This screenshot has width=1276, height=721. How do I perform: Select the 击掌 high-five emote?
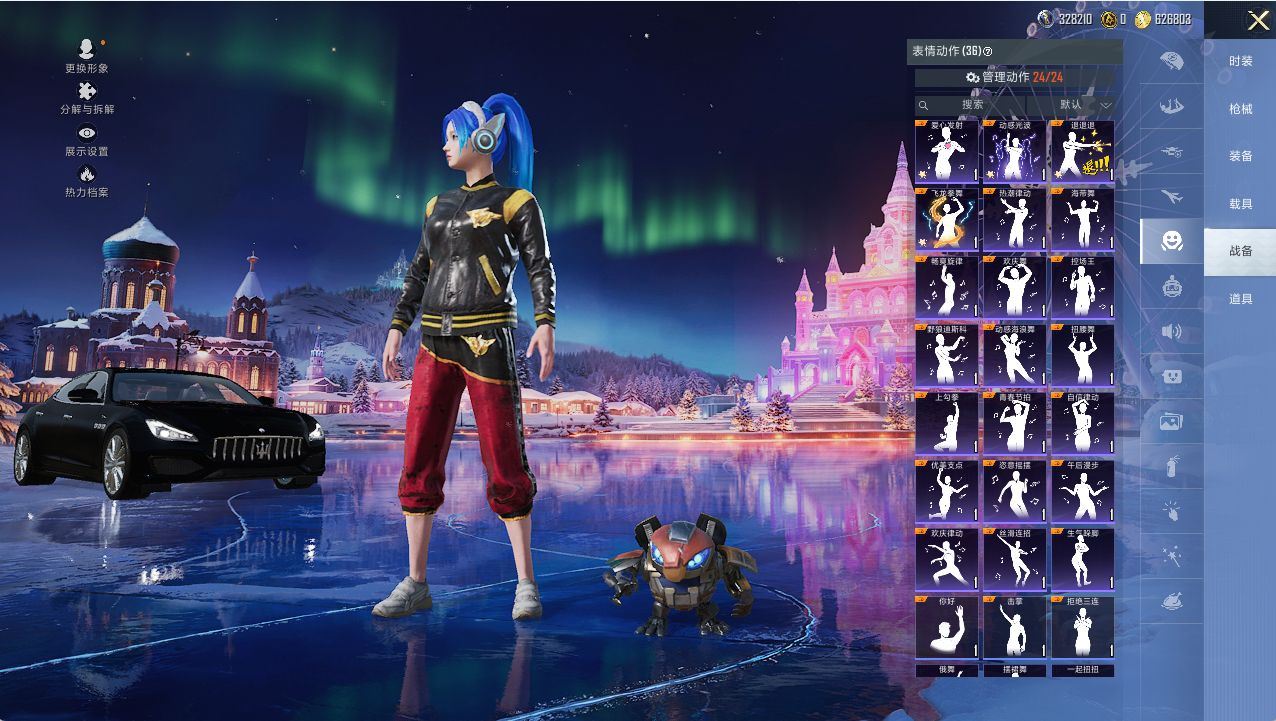1014,627
